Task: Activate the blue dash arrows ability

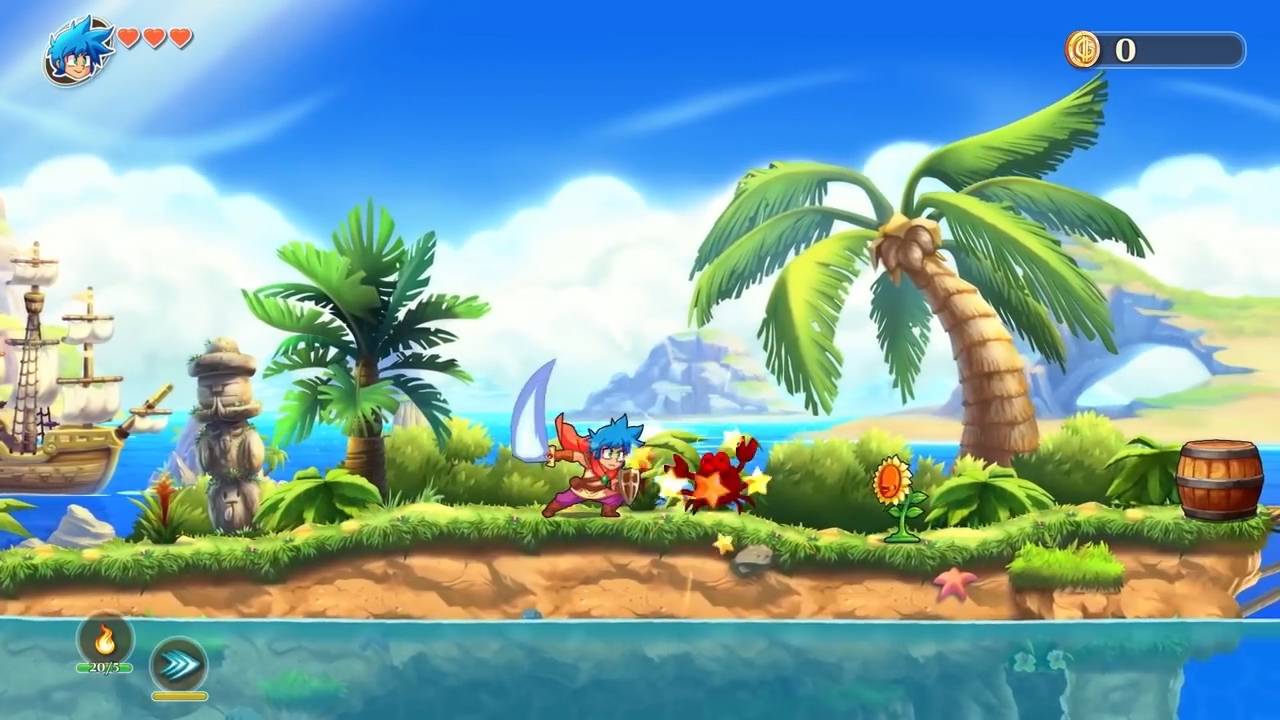Action: [x=179, y=665]
